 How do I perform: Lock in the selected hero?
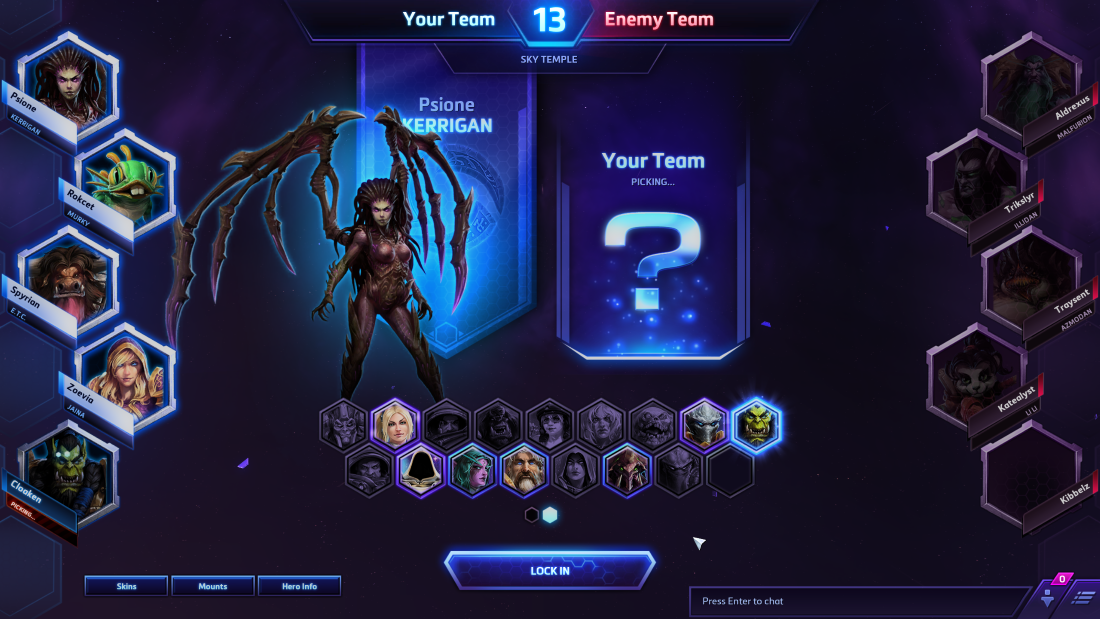[550, 570]
